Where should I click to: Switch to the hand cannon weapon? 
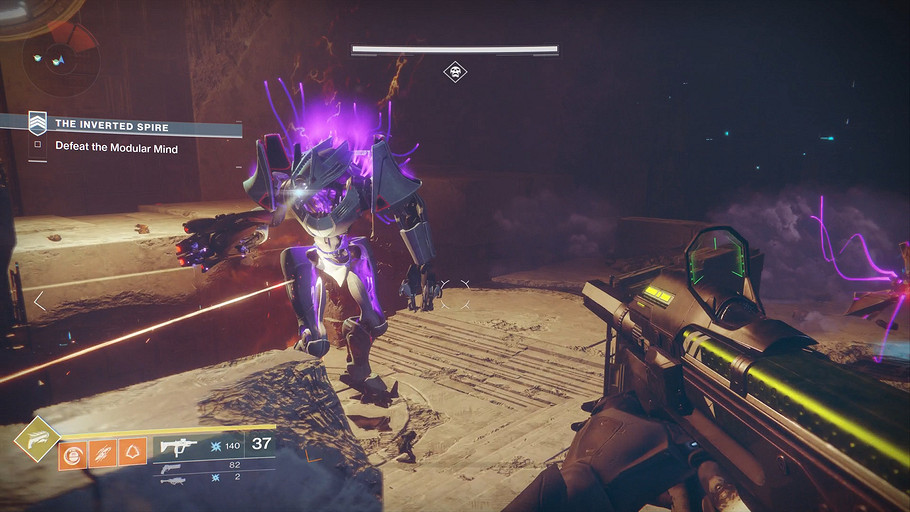tap(170, 466)
